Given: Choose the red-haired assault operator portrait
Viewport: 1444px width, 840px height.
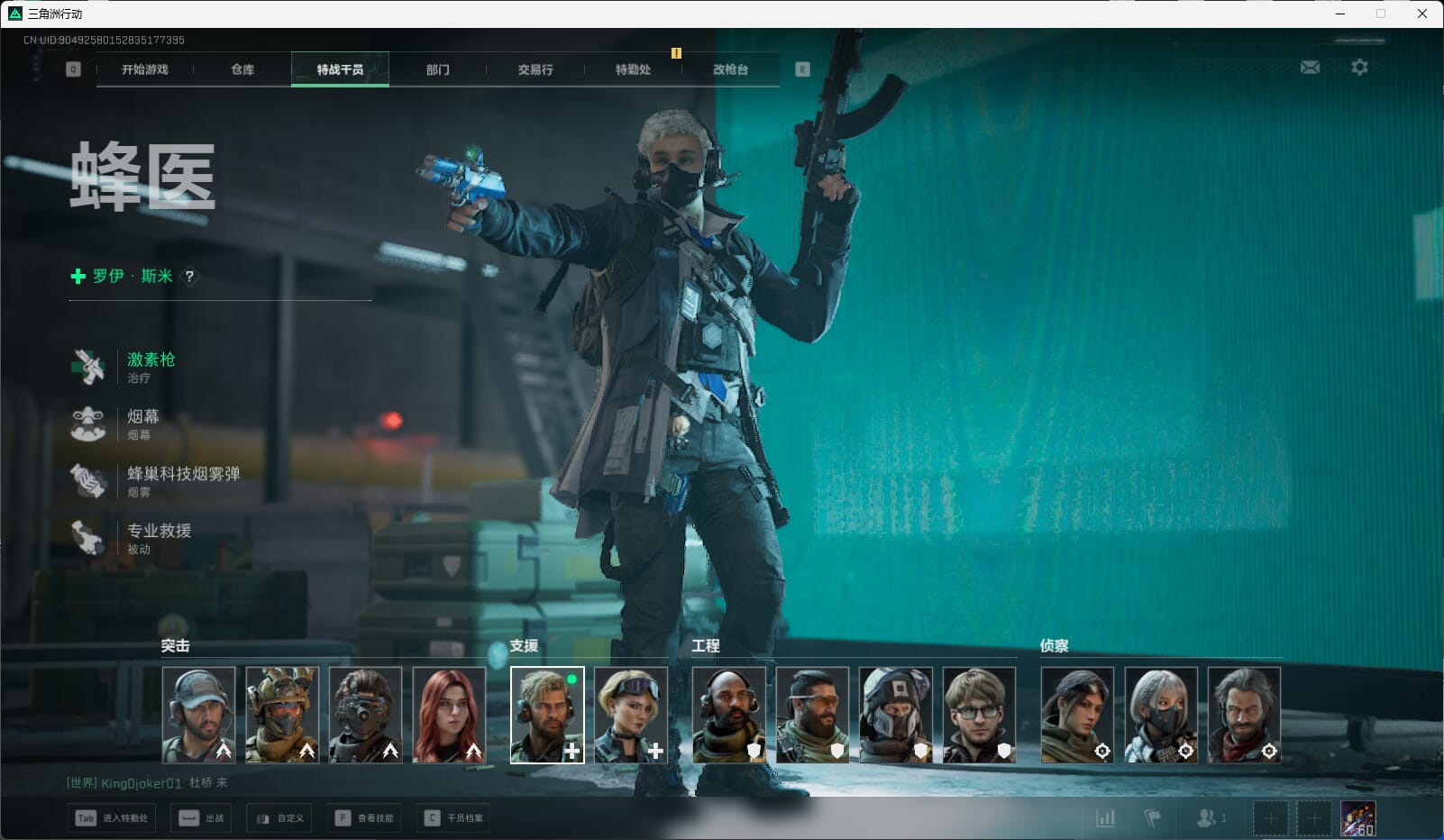Looking at the screenshot, I should [449, 715].
